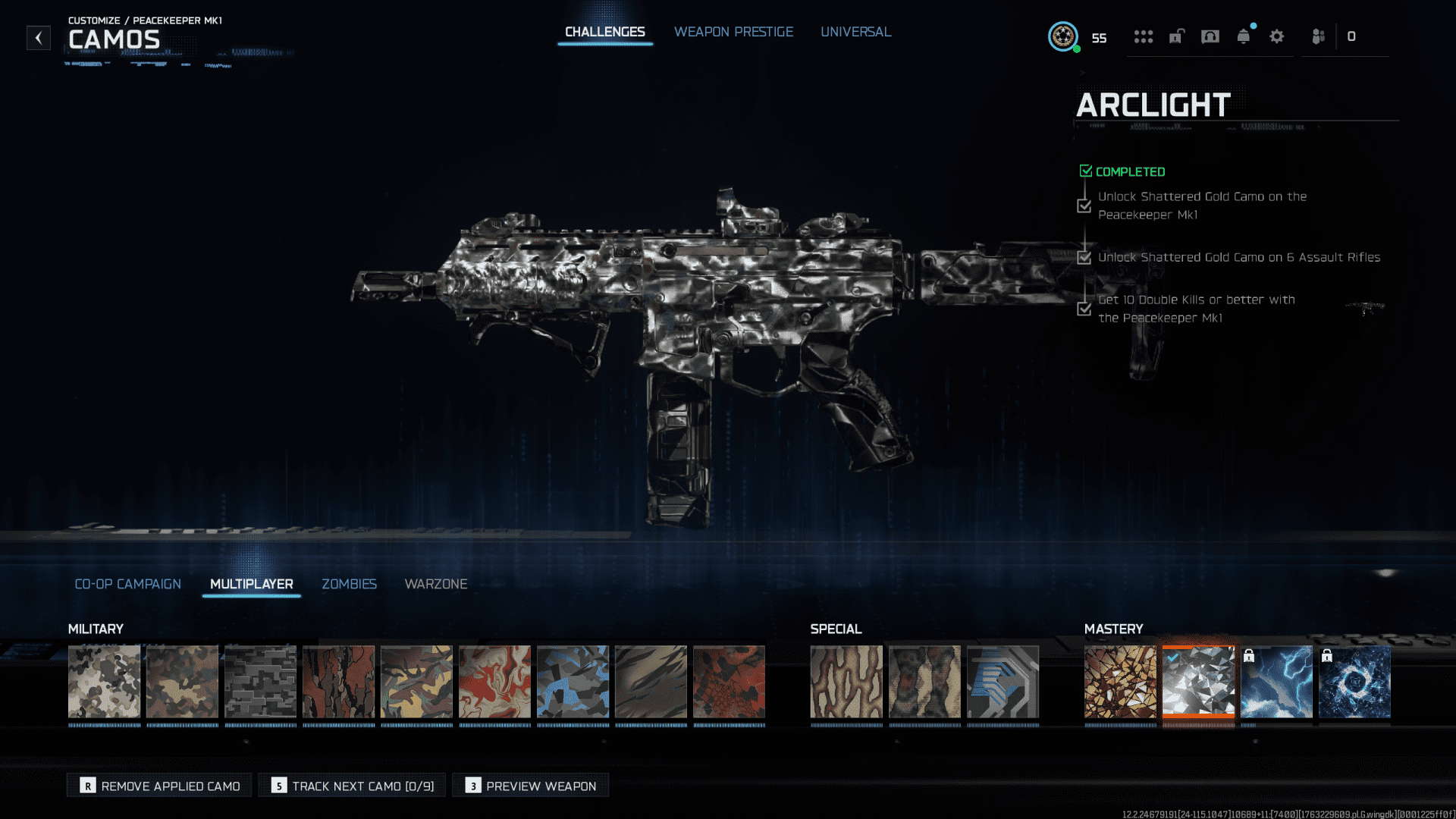Open the Zombies camo tab
The height and width of the screenshot is (819, 1456).
tap(349, 584)
